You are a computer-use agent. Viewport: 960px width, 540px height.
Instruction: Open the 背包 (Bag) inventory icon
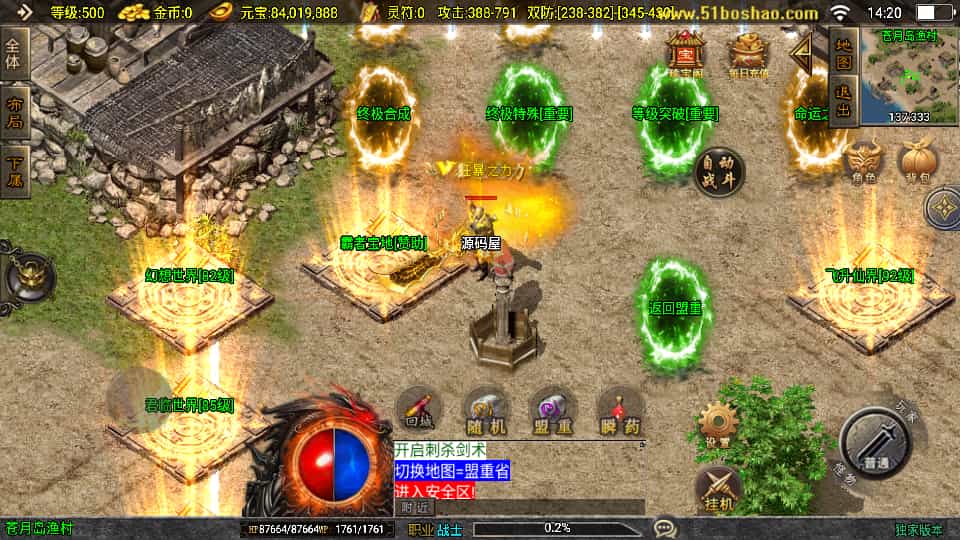pos(917,162)
